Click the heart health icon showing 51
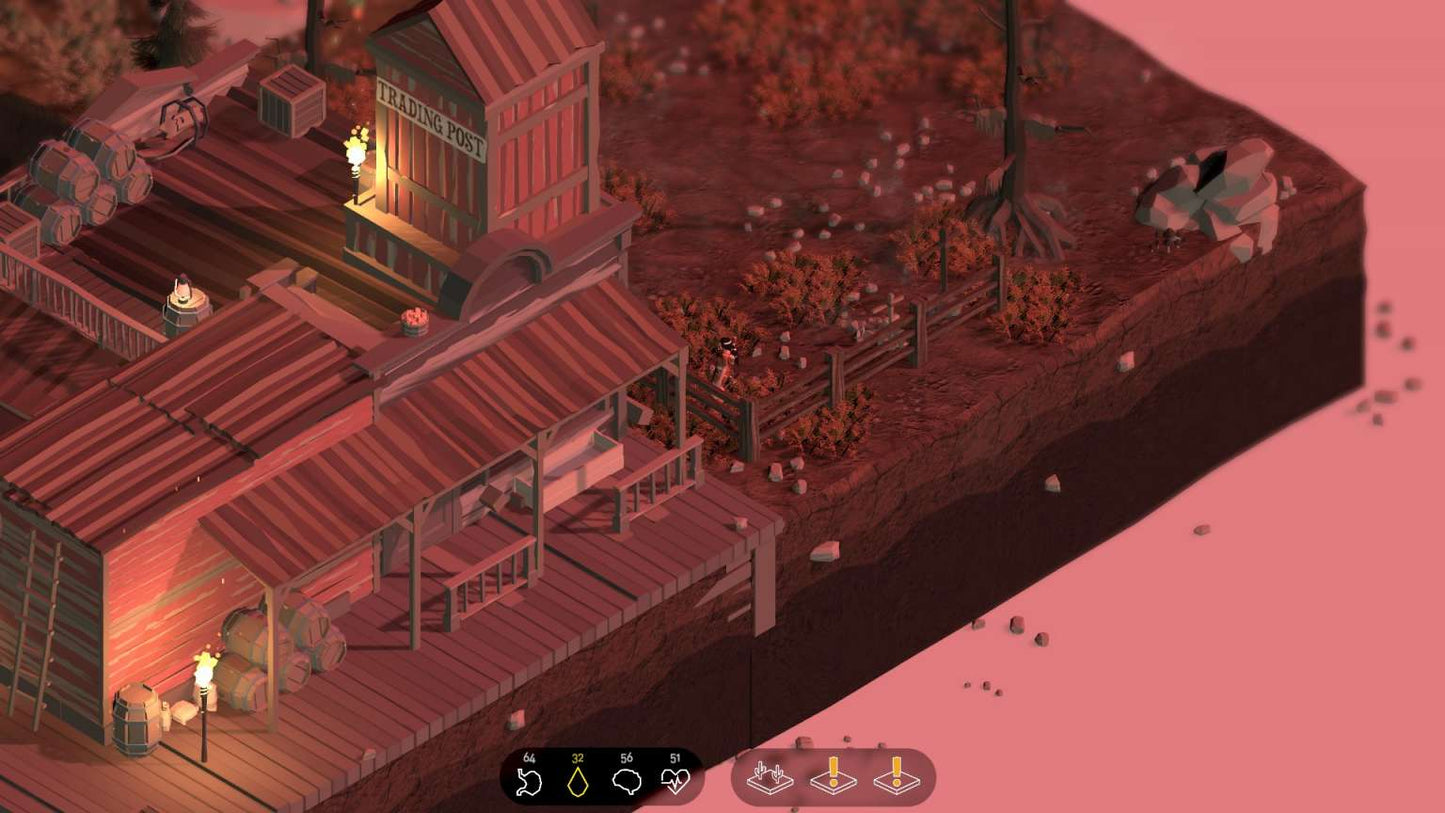 [x=673, y=780]
